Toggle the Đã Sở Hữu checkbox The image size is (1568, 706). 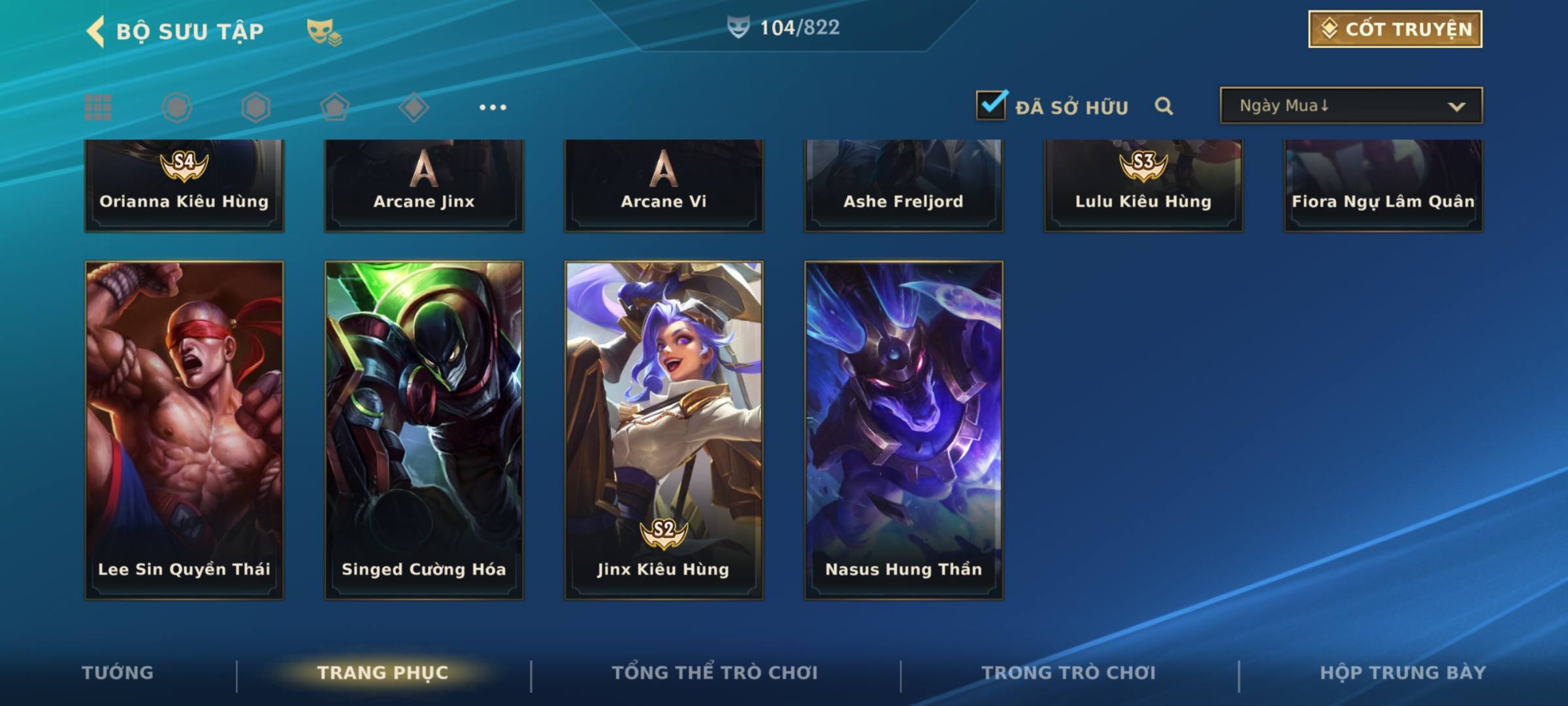991,105
